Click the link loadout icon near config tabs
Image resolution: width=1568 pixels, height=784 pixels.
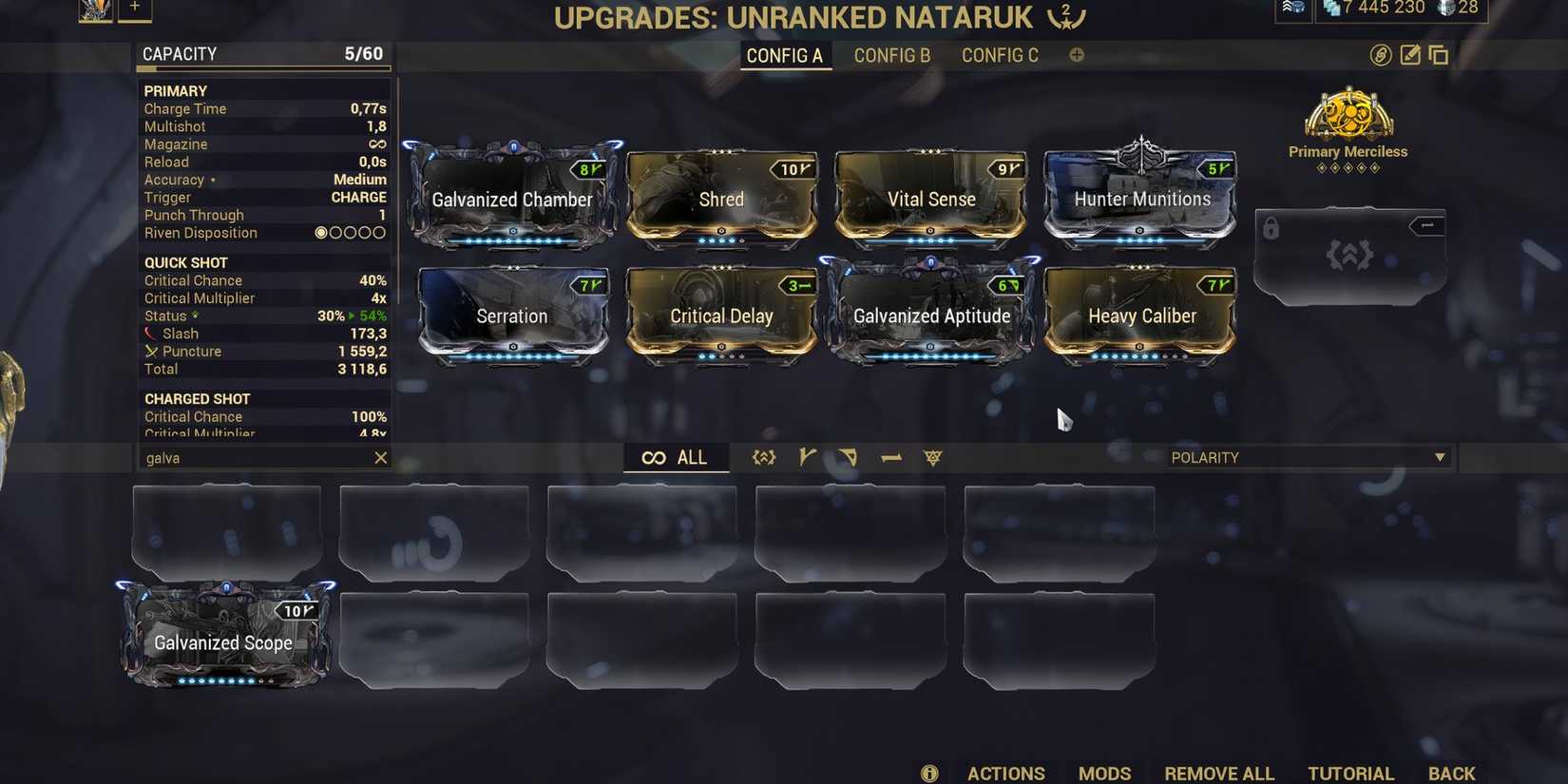click(x=1380, y=54)
